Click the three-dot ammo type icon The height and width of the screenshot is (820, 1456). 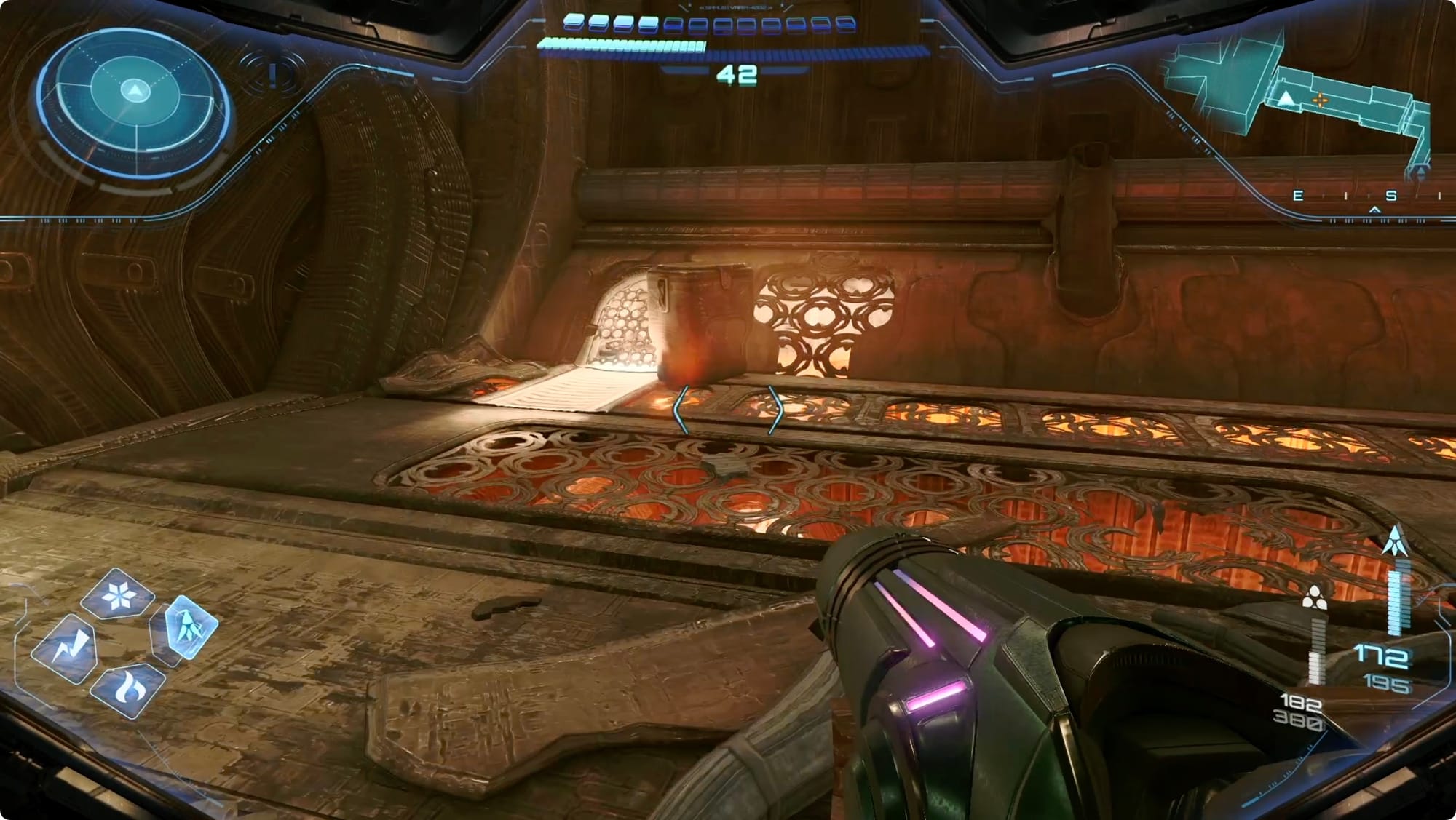1313,598
